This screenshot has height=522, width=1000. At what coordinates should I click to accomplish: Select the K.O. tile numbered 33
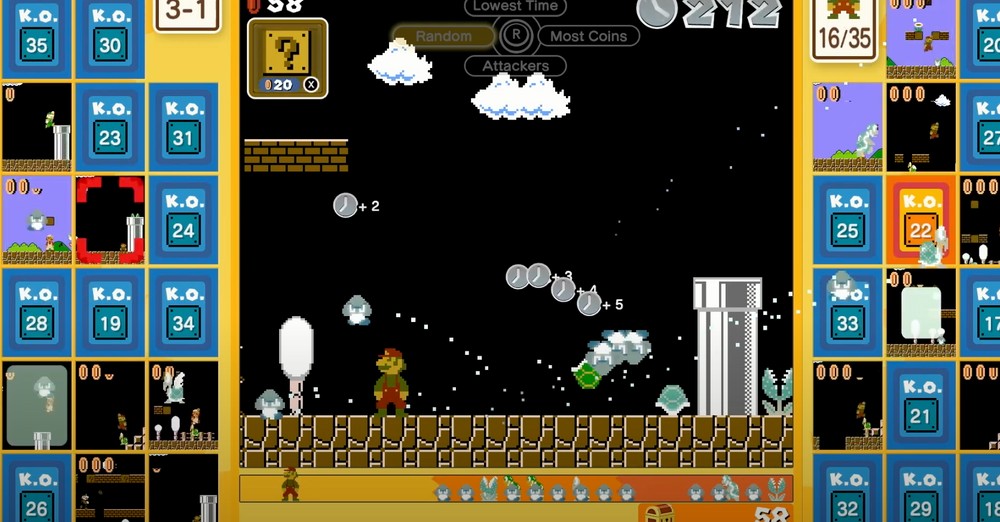pyautogui.click(x=848, y=311)
